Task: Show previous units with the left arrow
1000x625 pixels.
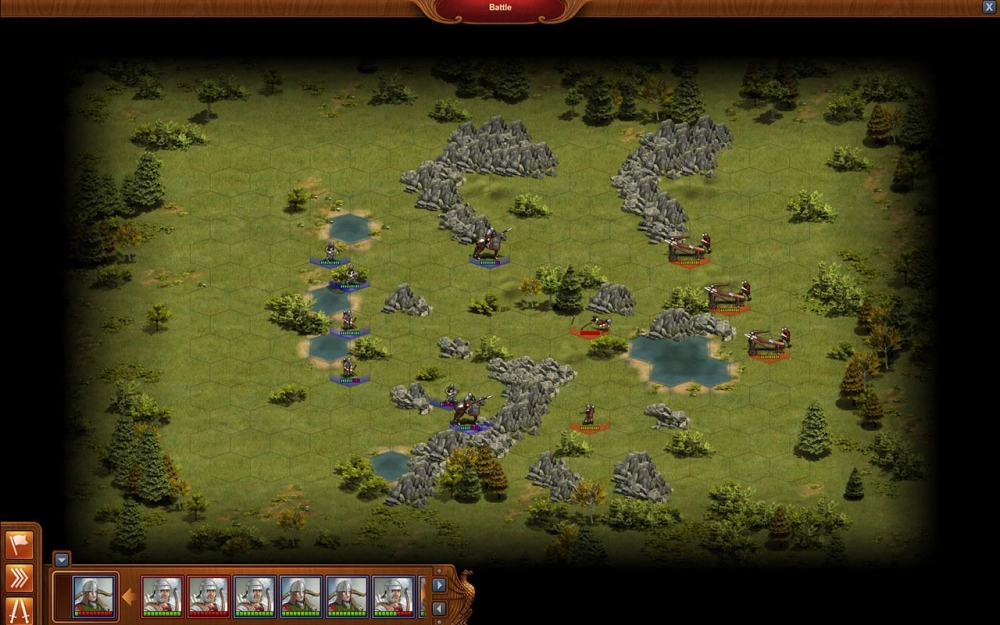Action: [439, 607]
